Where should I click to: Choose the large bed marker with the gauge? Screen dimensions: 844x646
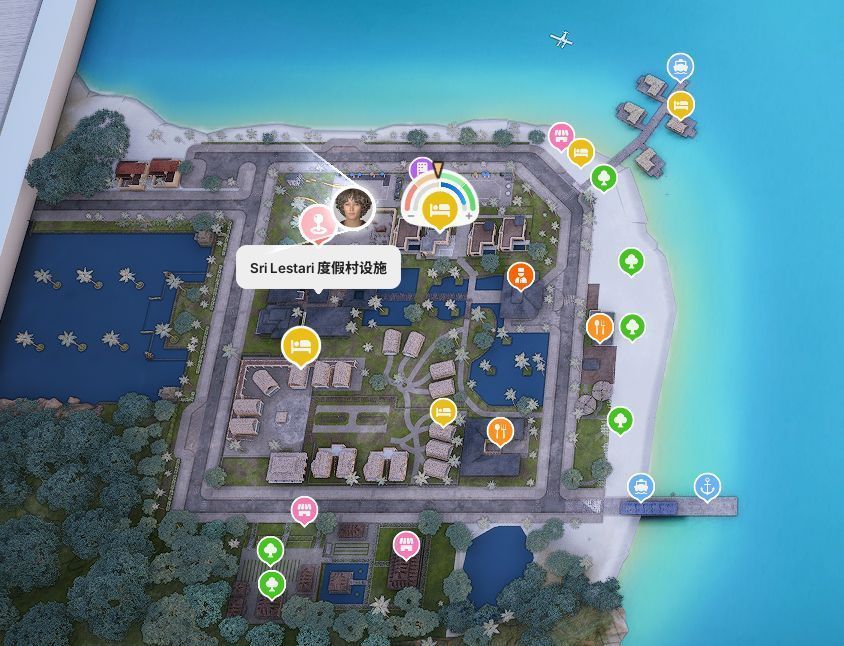click(x=438, y=208)
